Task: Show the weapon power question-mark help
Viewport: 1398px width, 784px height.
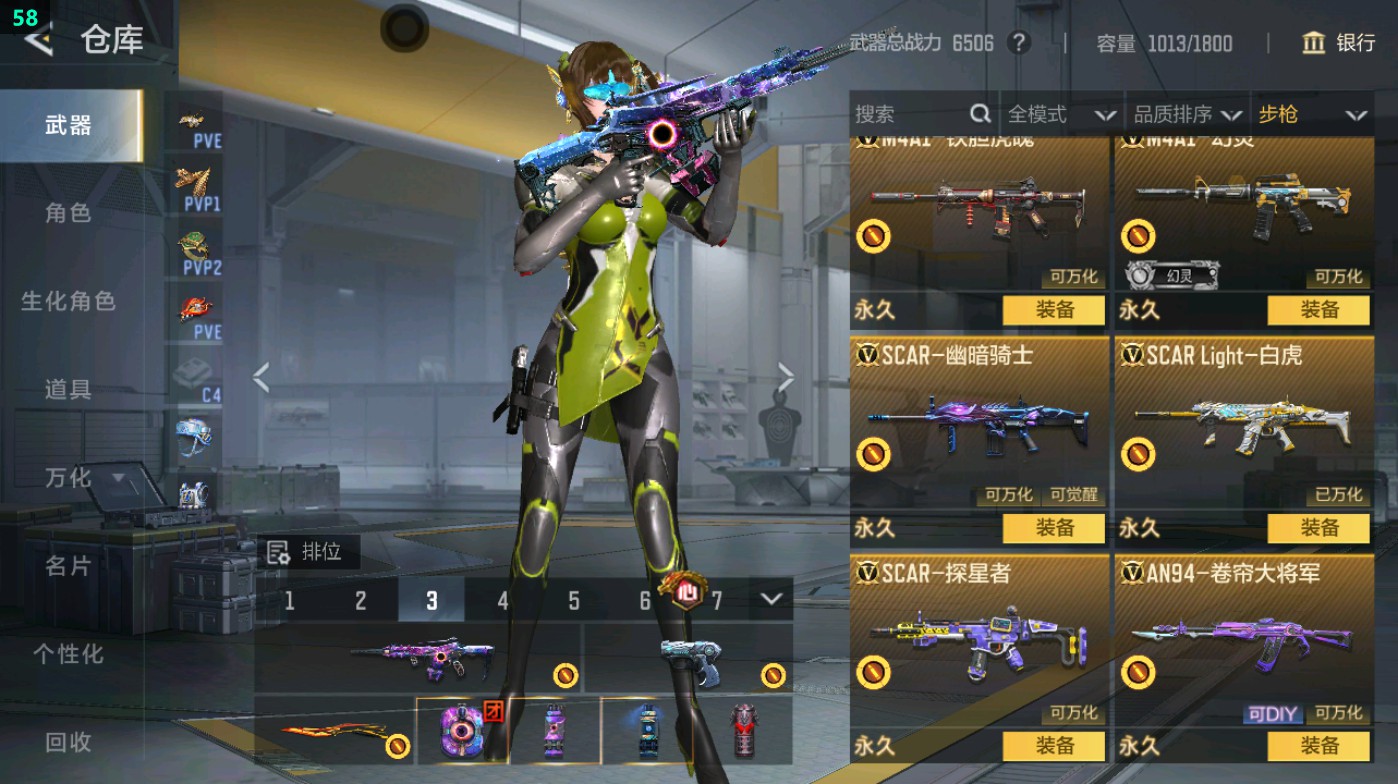Action: [x=1018, y=43]
